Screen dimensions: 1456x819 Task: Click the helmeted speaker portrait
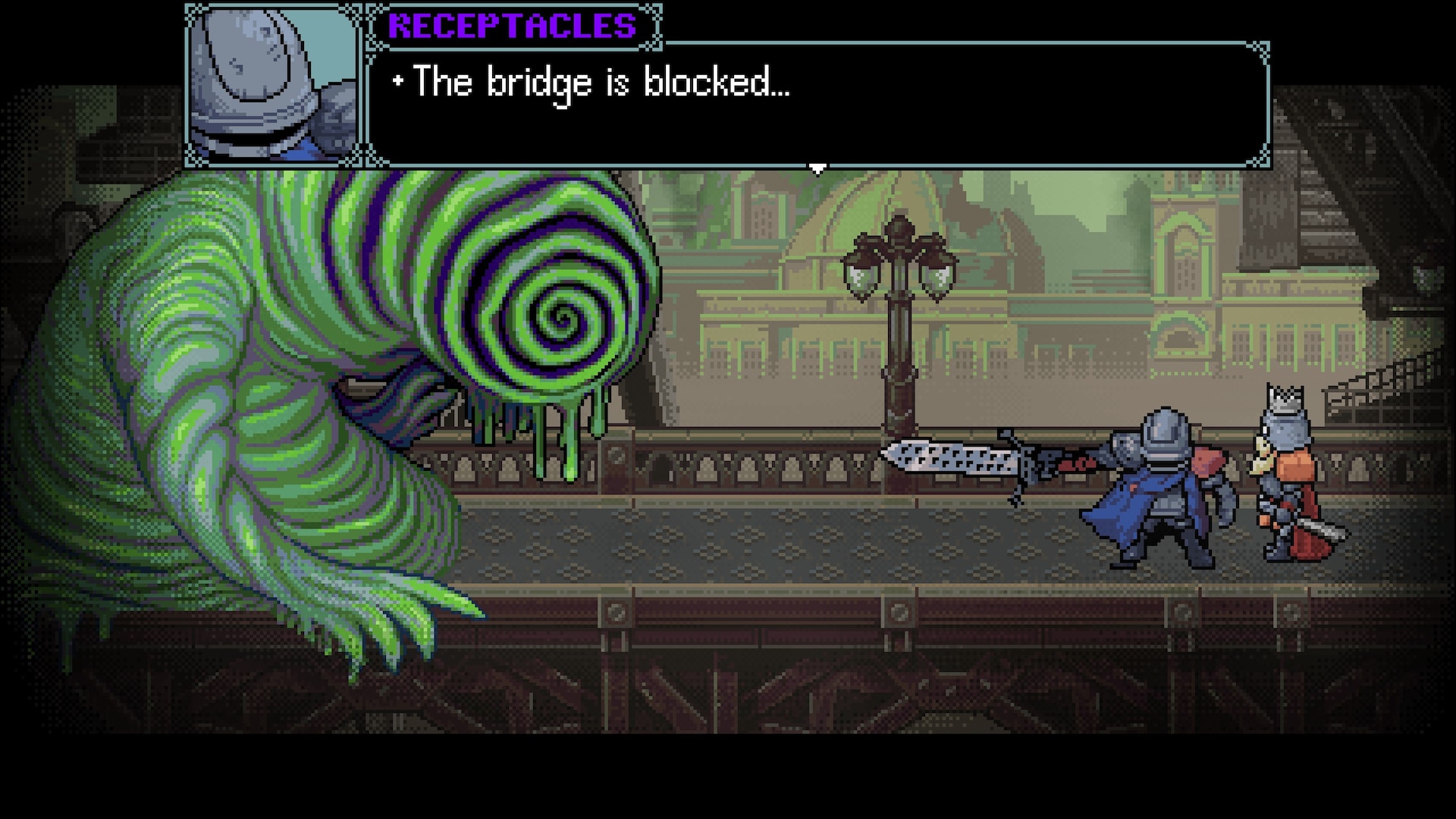point(273,85)
